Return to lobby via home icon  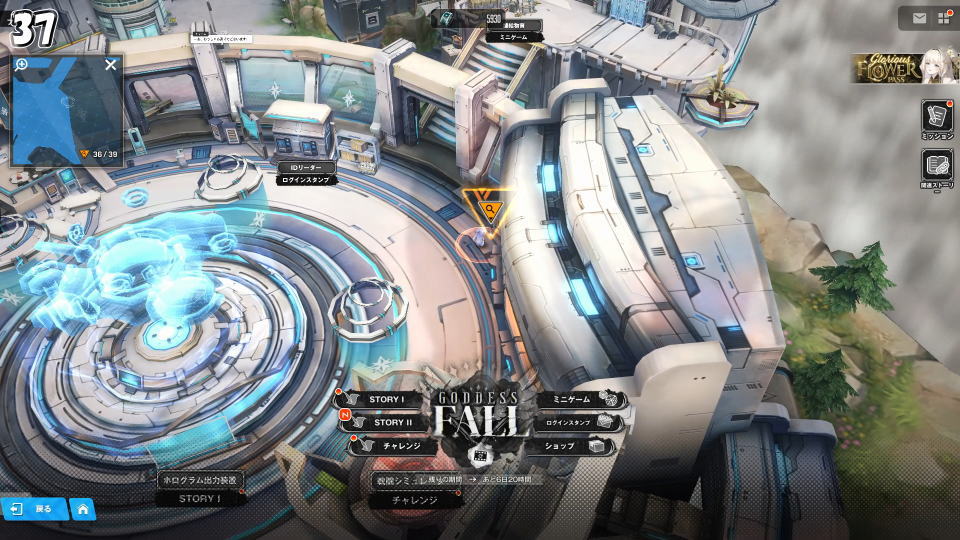(x=83, y=509)
